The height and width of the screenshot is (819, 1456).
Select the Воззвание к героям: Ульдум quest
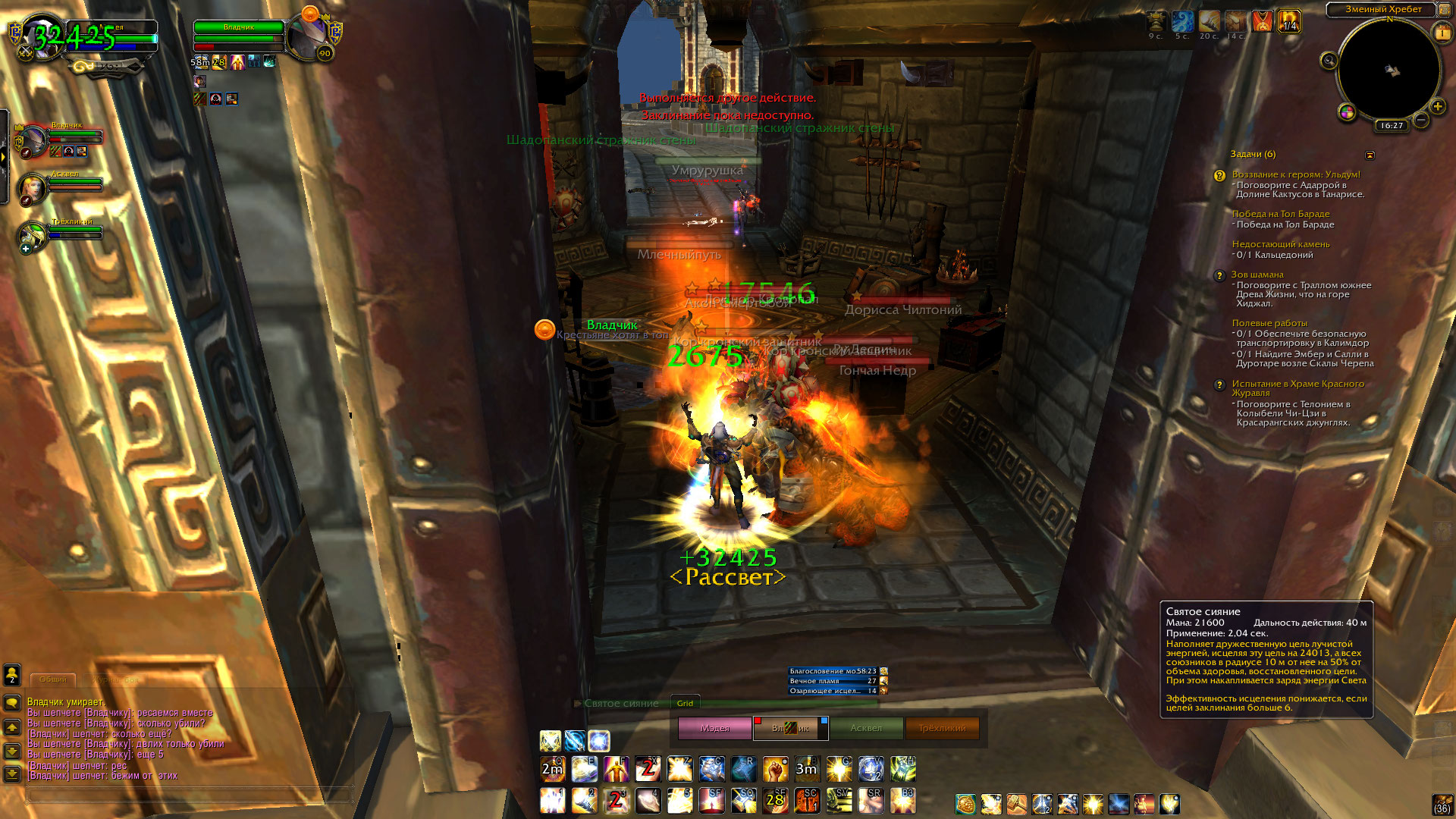point(1296,174)
